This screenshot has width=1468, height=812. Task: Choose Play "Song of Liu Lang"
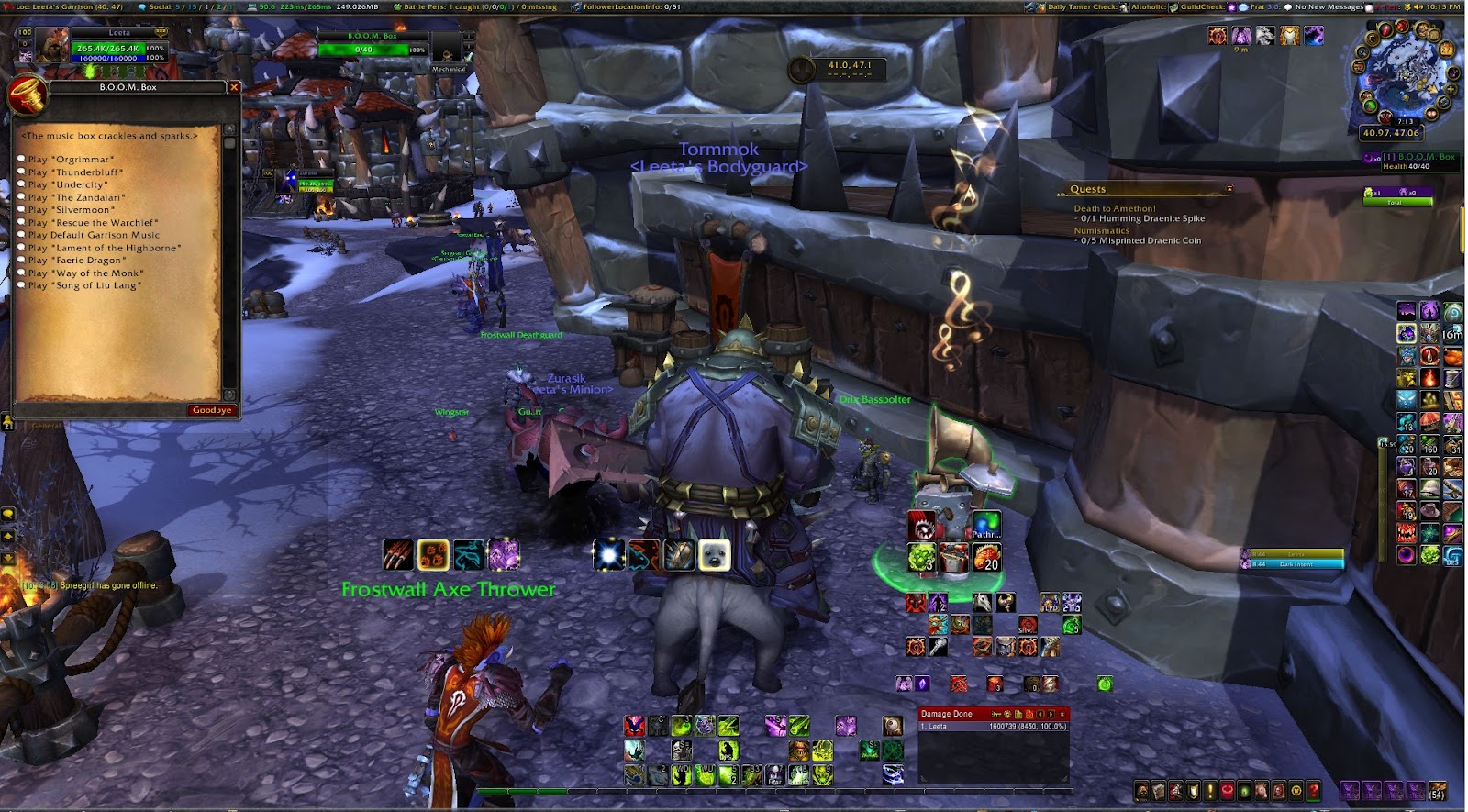(84, 285)
